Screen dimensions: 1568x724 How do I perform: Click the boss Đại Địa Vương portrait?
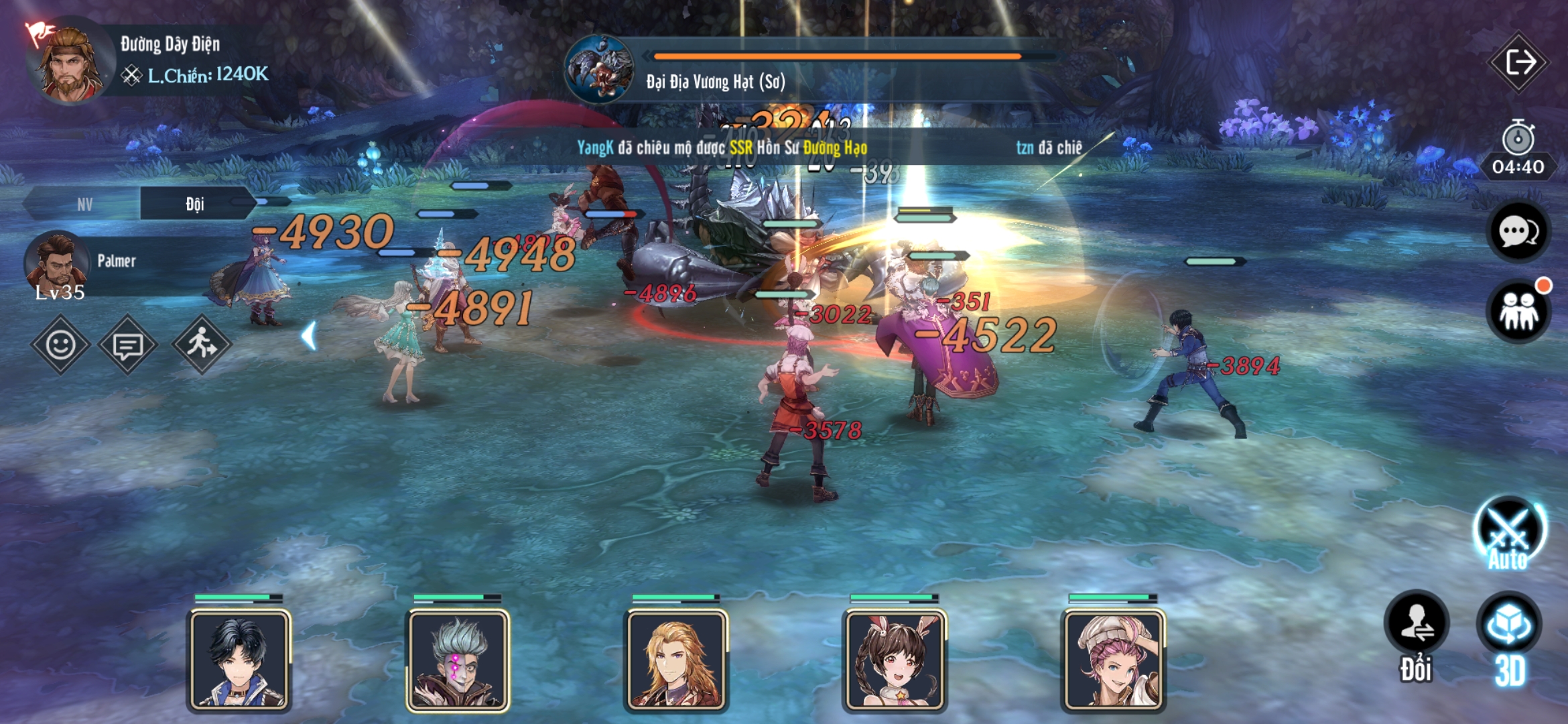pyautogui.click(x=599, y=68)
